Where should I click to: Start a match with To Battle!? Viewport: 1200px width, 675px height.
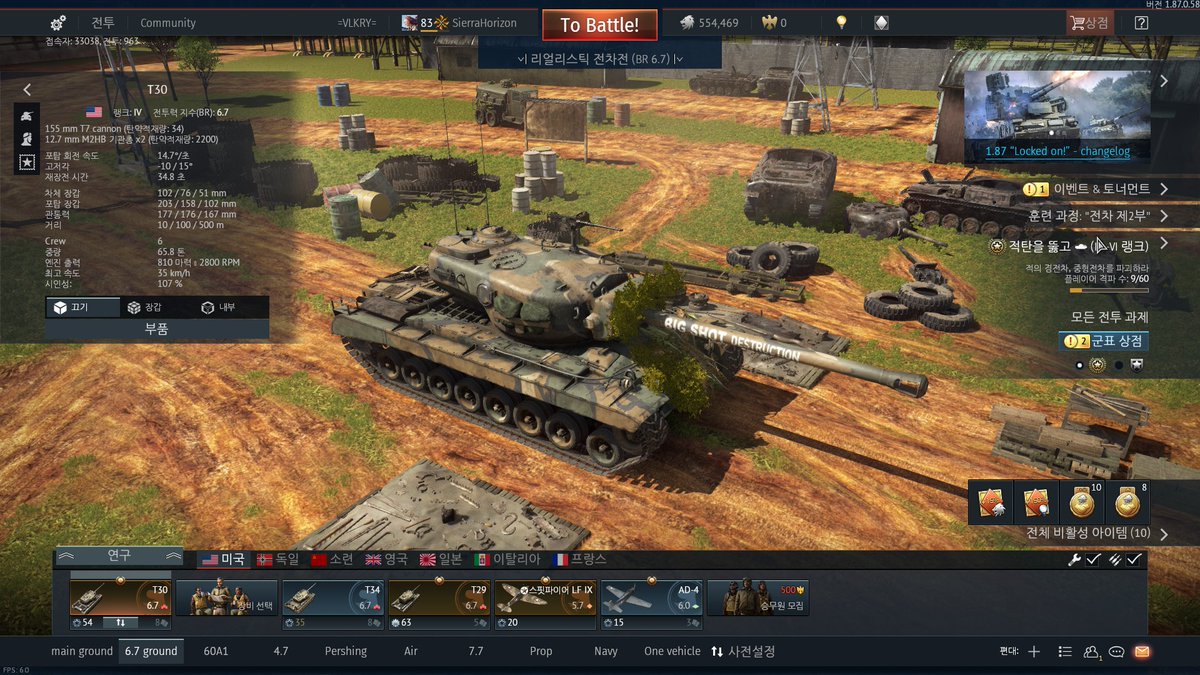coord(599,24)
